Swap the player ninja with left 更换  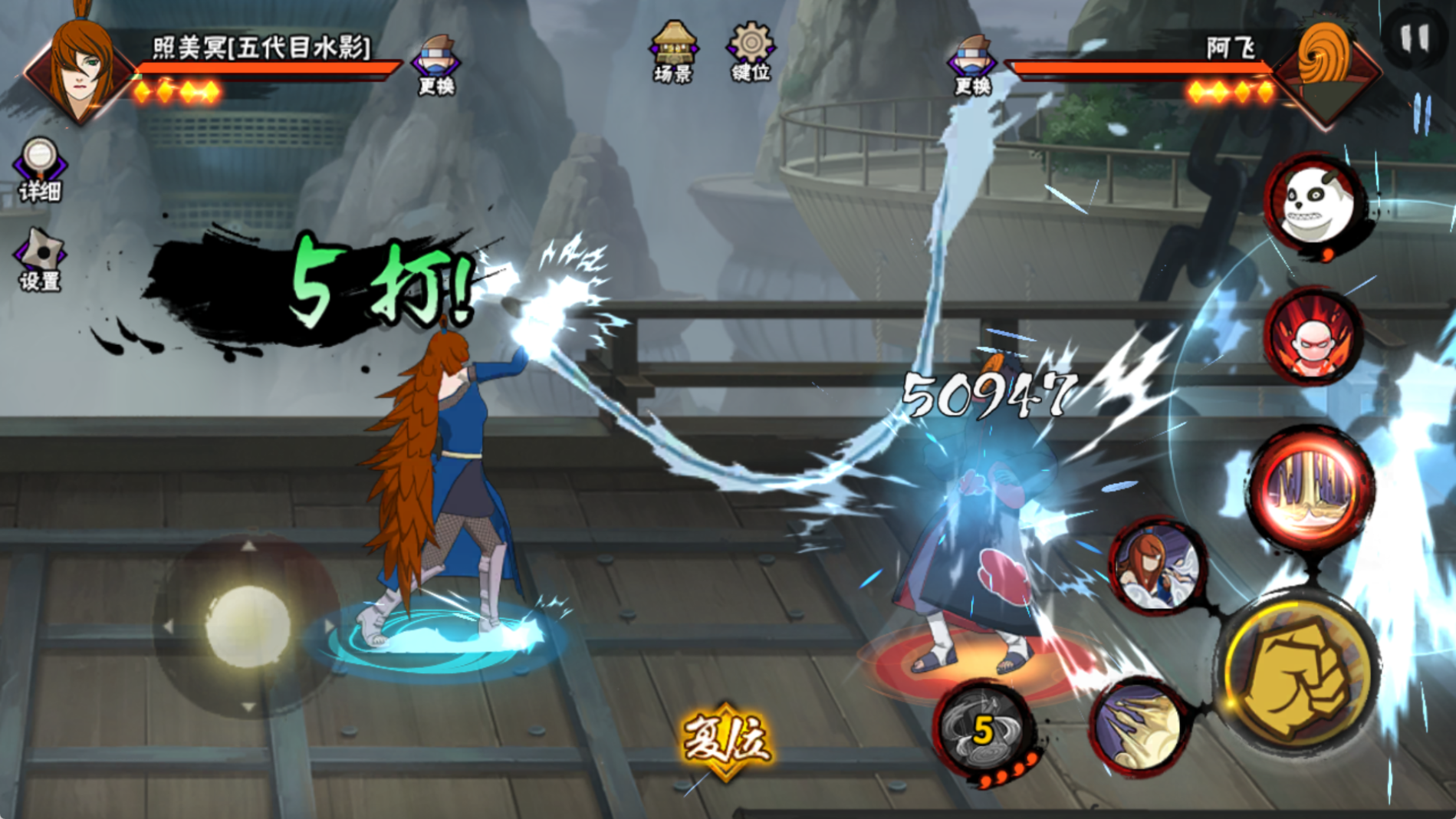tap(436, 64)
